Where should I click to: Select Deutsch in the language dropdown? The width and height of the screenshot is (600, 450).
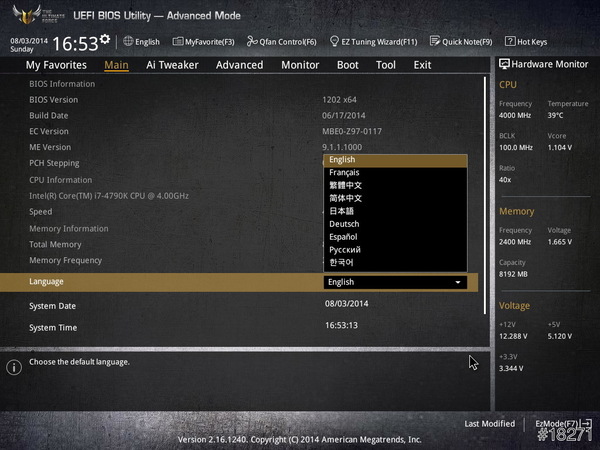(x=345, y=224)
